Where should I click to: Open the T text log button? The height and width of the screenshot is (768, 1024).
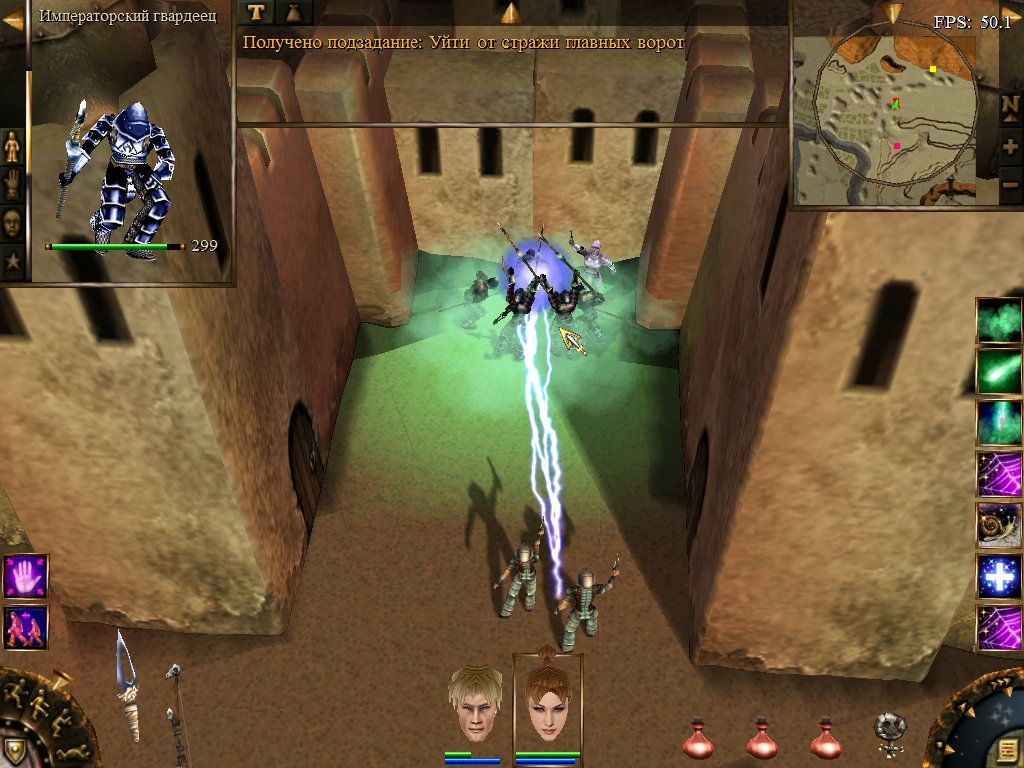click(258, 12)
